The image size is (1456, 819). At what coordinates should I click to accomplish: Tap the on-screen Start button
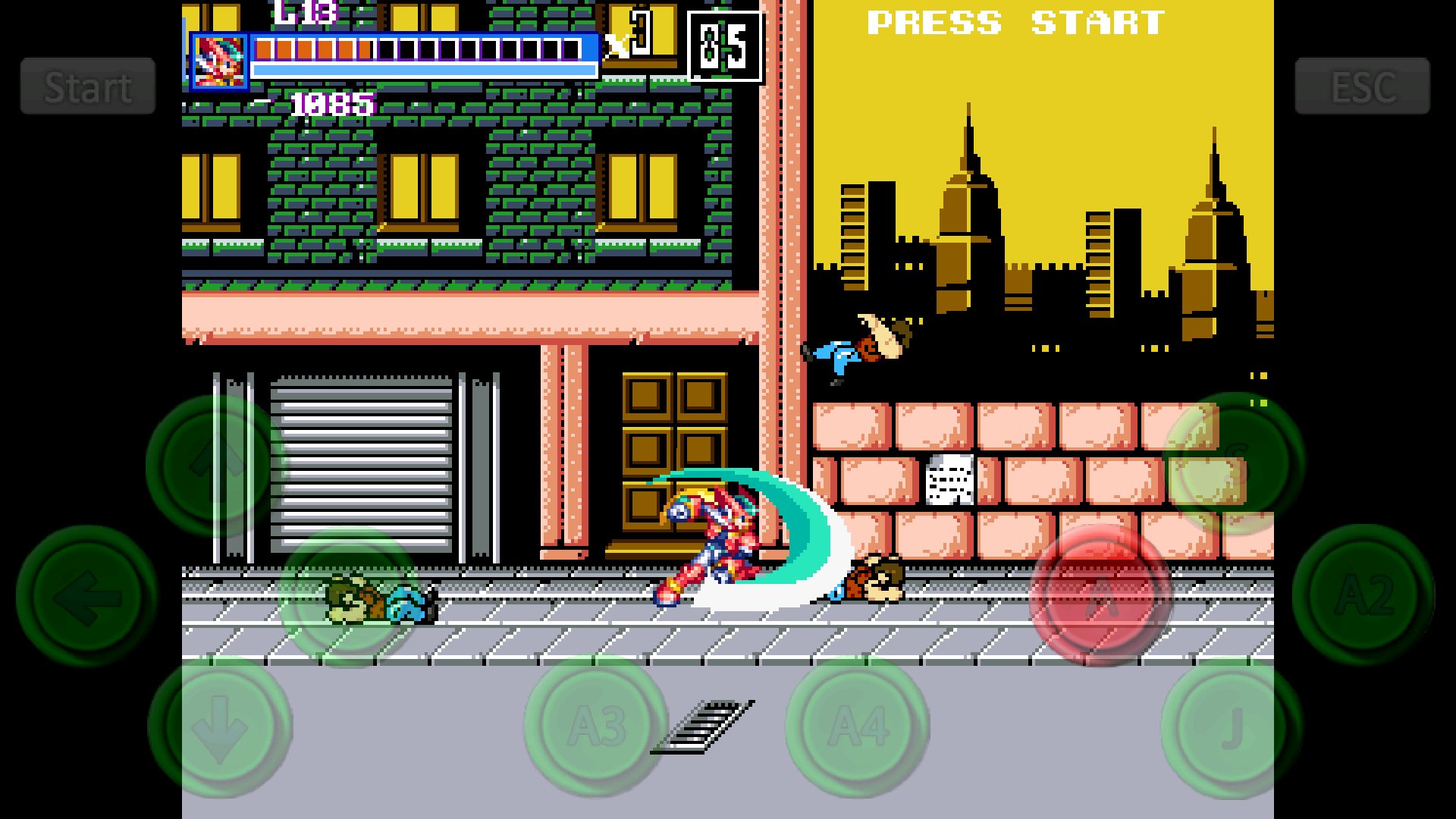[x=88, y=86]
